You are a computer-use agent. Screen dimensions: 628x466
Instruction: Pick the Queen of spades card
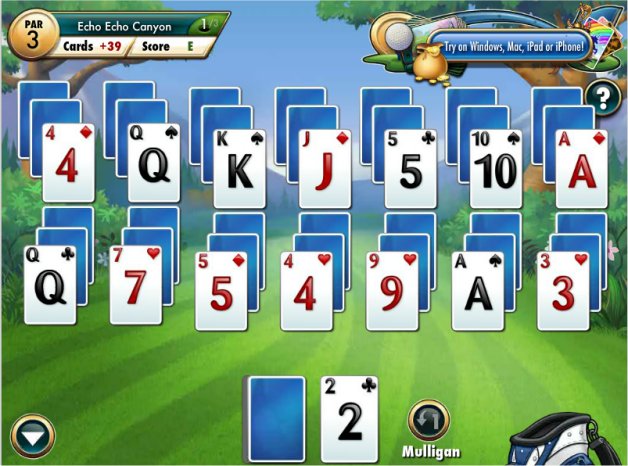(x=153, y=164)
